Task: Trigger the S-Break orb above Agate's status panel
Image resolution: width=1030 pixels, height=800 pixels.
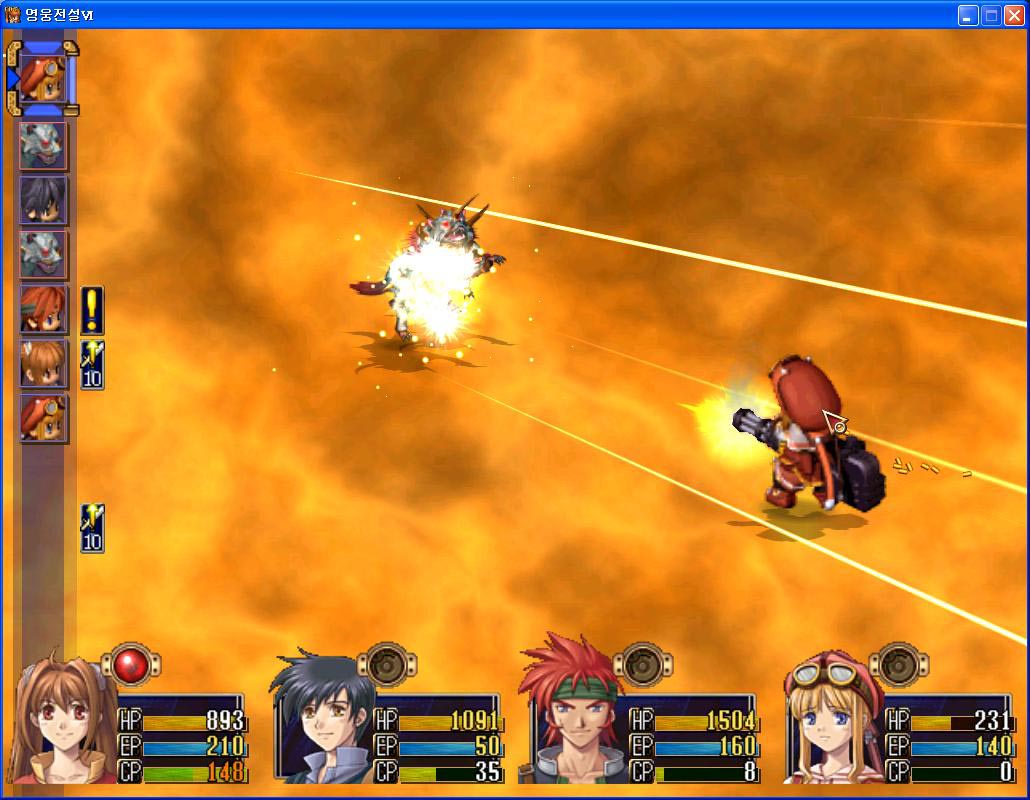Action: (644, 665)
